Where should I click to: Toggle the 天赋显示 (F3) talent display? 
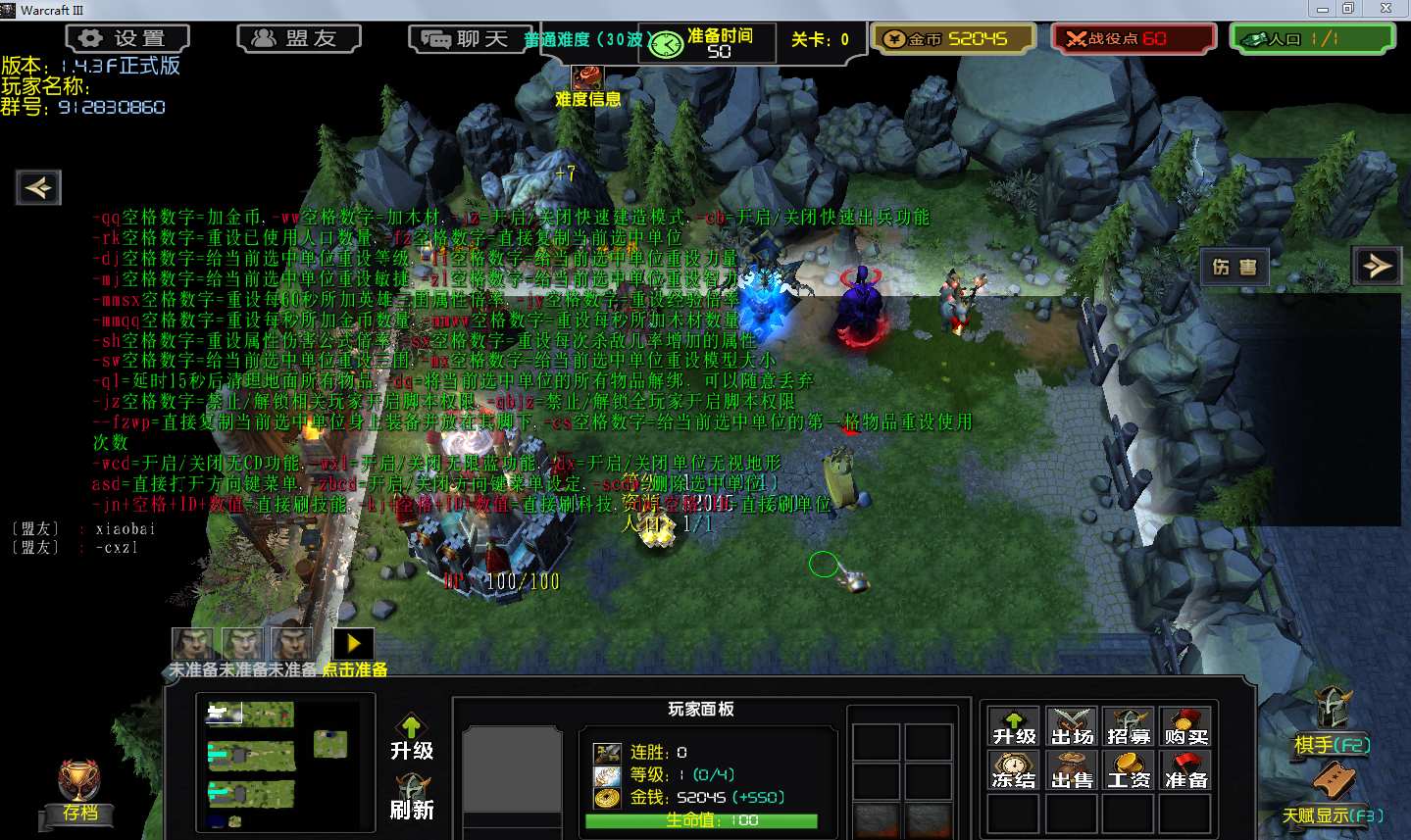(x=1333, y=792)
